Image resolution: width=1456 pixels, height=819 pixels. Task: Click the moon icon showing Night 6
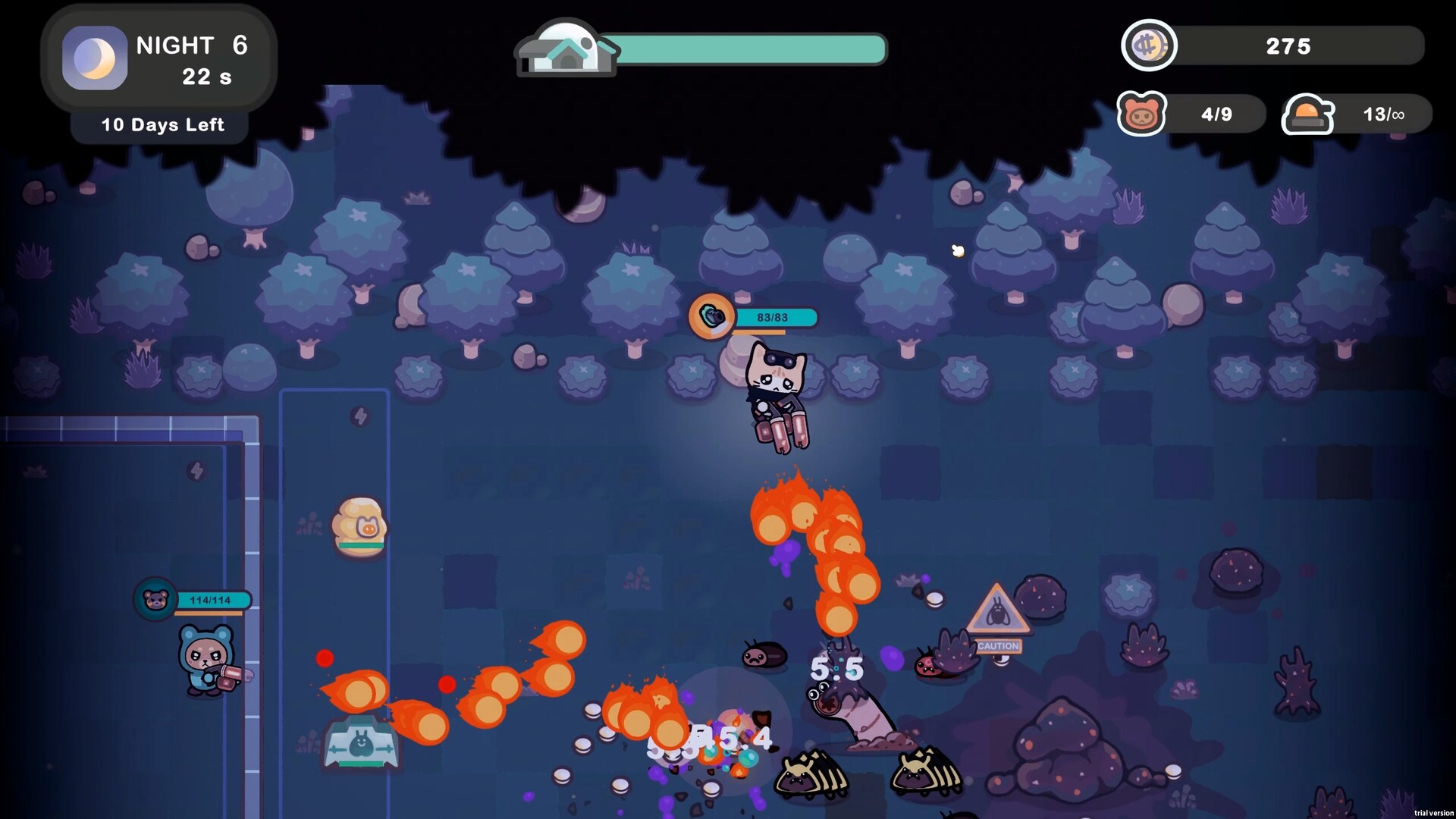(x=93, y=58)
